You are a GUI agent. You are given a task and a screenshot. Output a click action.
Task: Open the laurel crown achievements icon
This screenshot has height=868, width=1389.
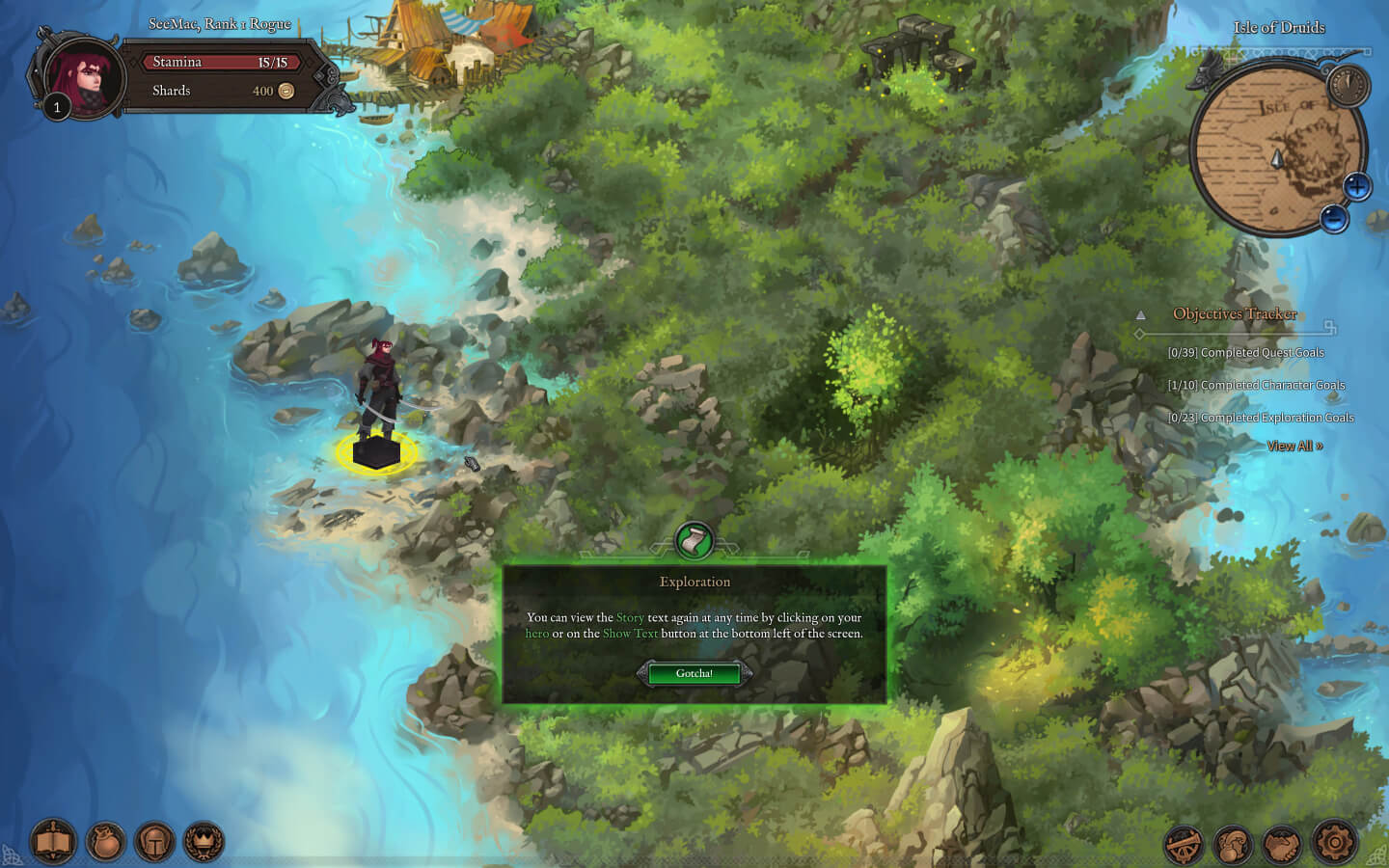coord(204,842)
